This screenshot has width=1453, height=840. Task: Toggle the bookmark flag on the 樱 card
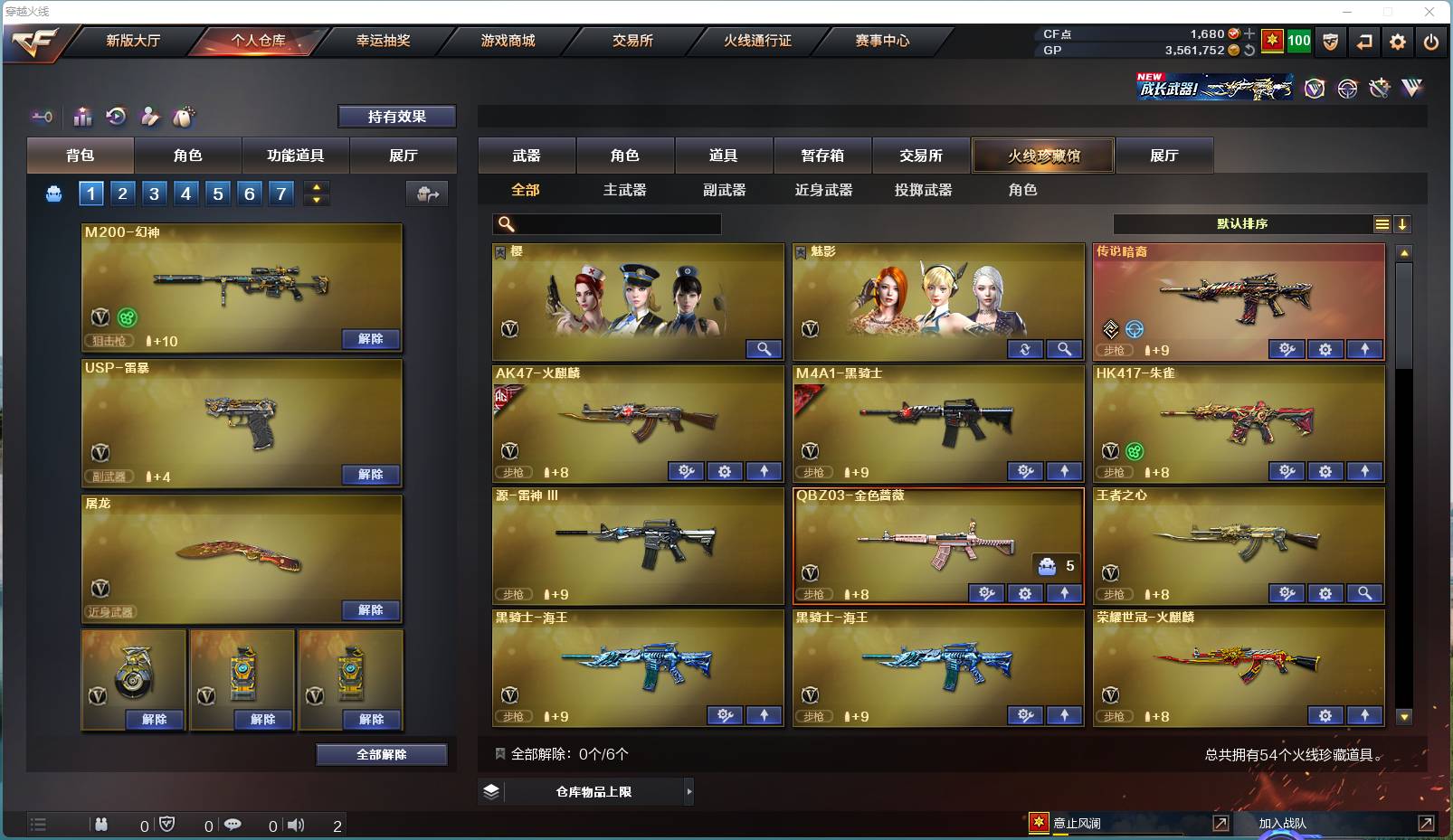(x=499, y=251)
